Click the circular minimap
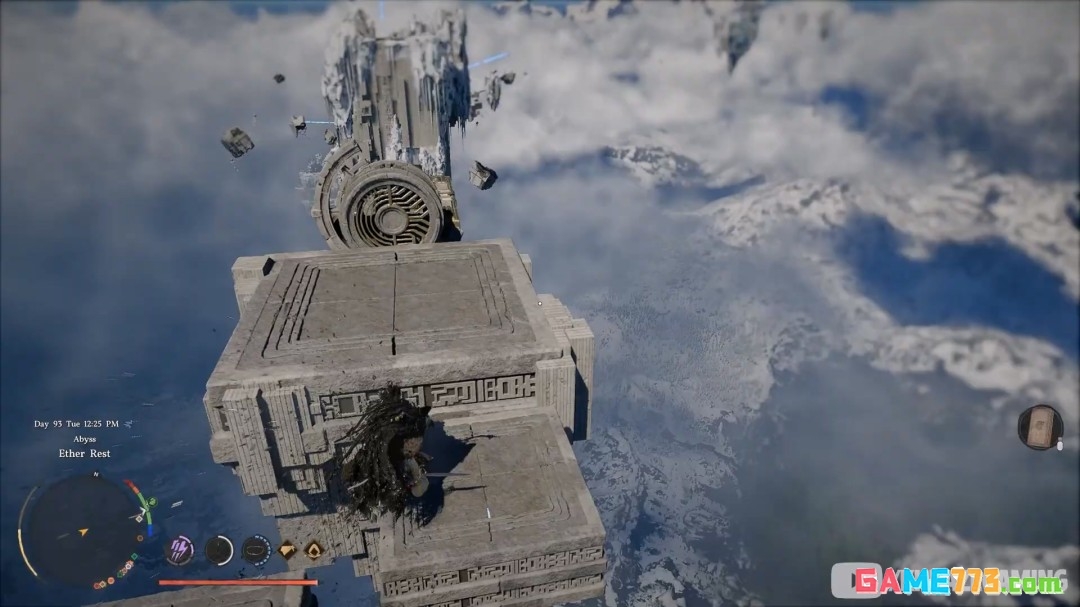This screenshot has width=1080, height=607. point(81,528)
